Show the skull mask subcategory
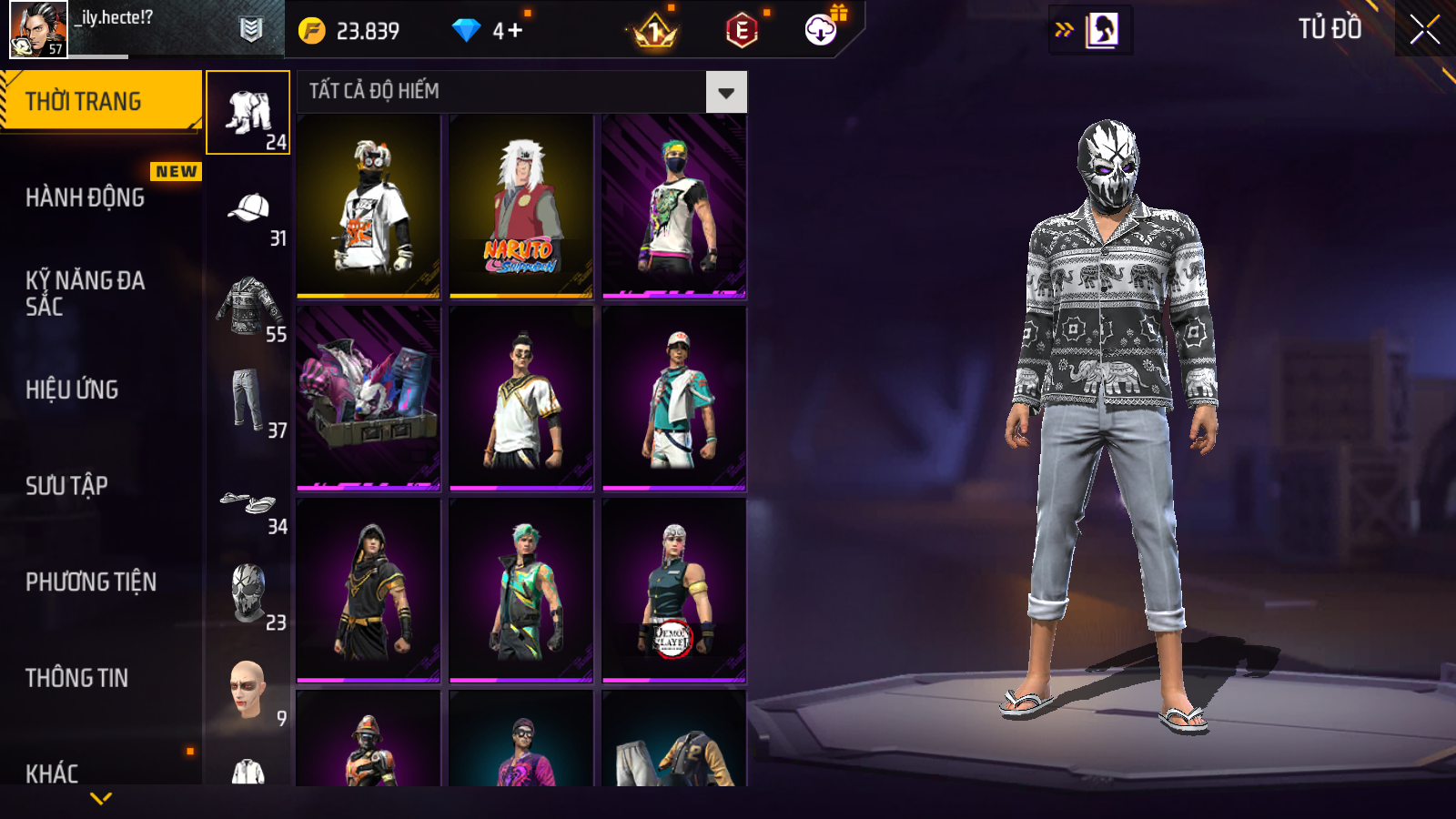The image size is (1456, 819). [248, 593]
